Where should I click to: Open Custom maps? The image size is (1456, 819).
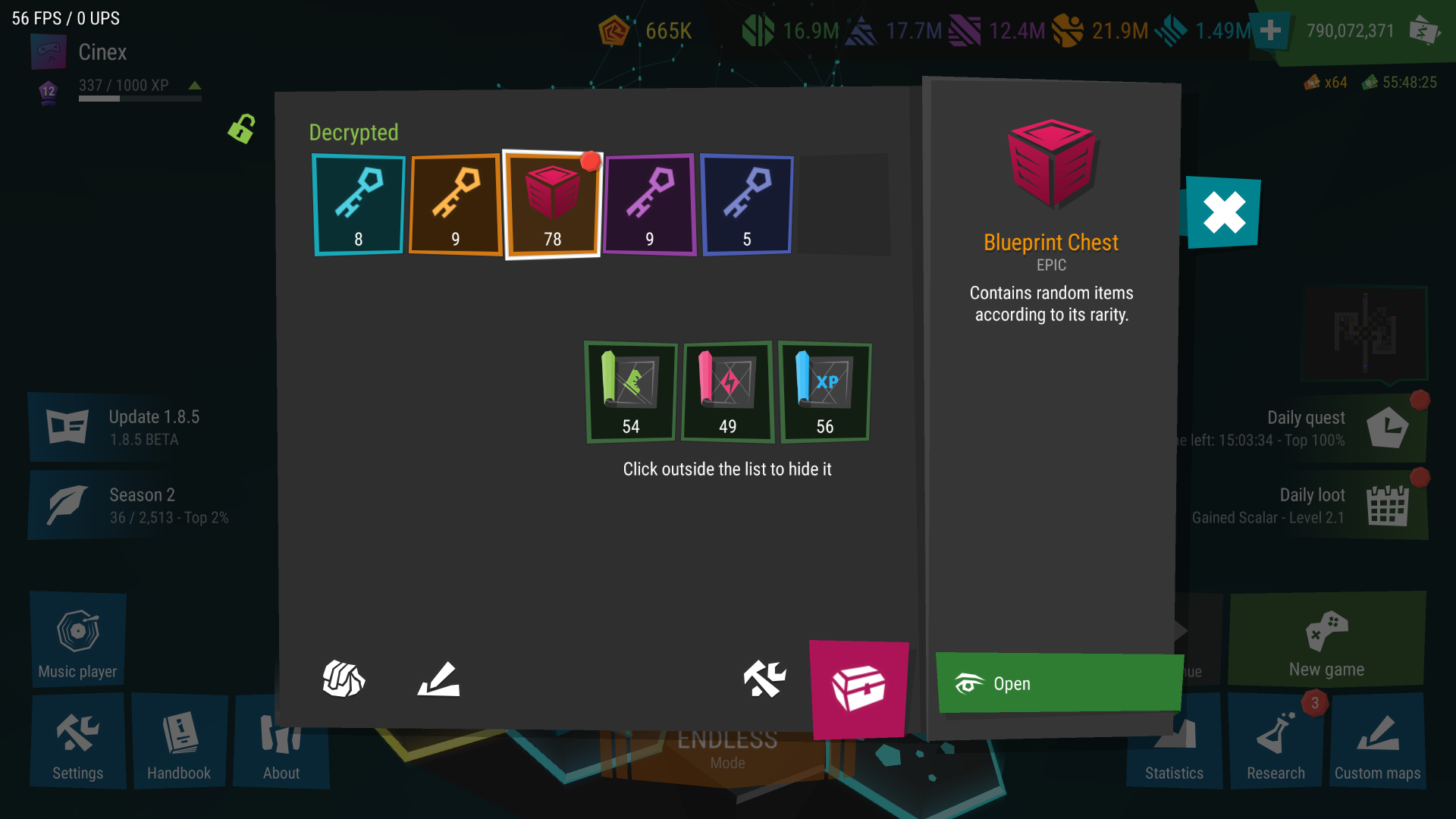[x=1377, y=743]
